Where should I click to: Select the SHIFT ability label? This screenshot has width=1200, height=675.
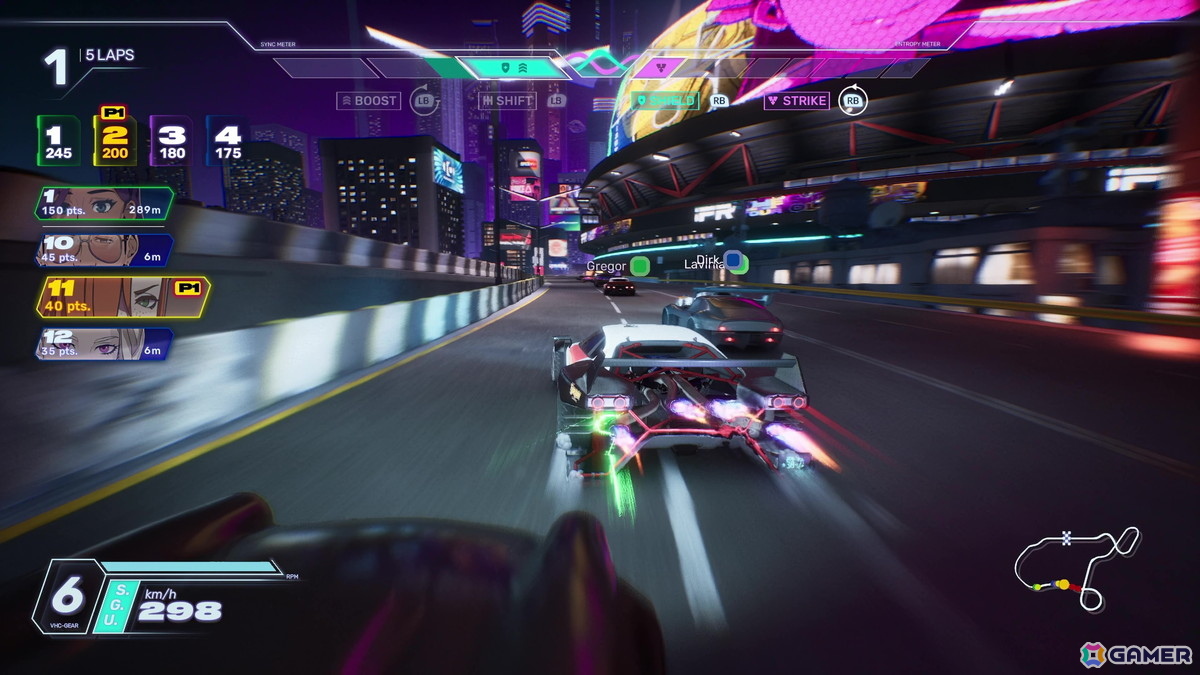pyautogui.click(x=507, y=100)
